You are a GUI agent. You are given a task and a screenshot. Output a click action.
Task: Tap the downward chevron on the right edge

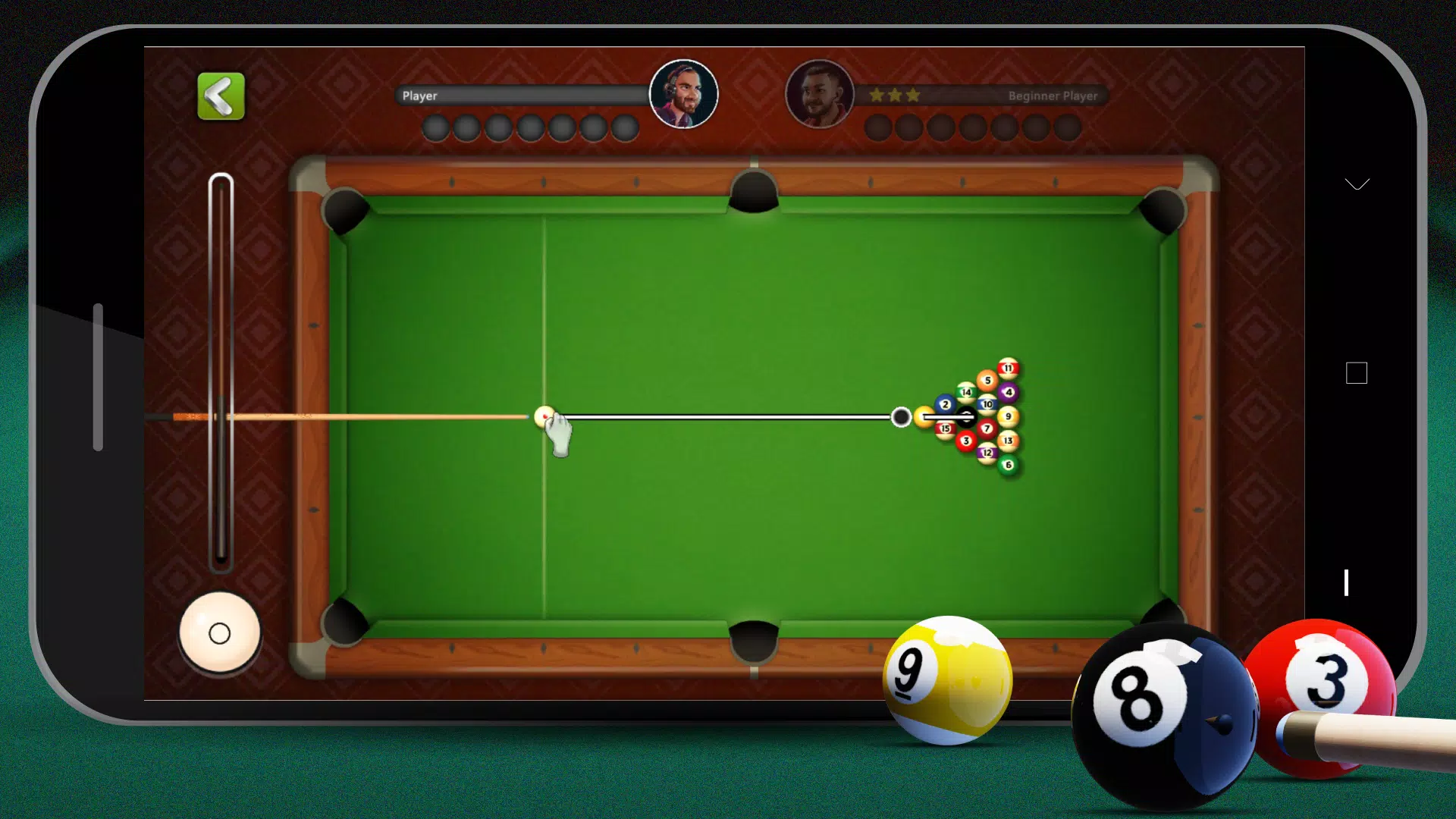click(x=1357, y=184)
